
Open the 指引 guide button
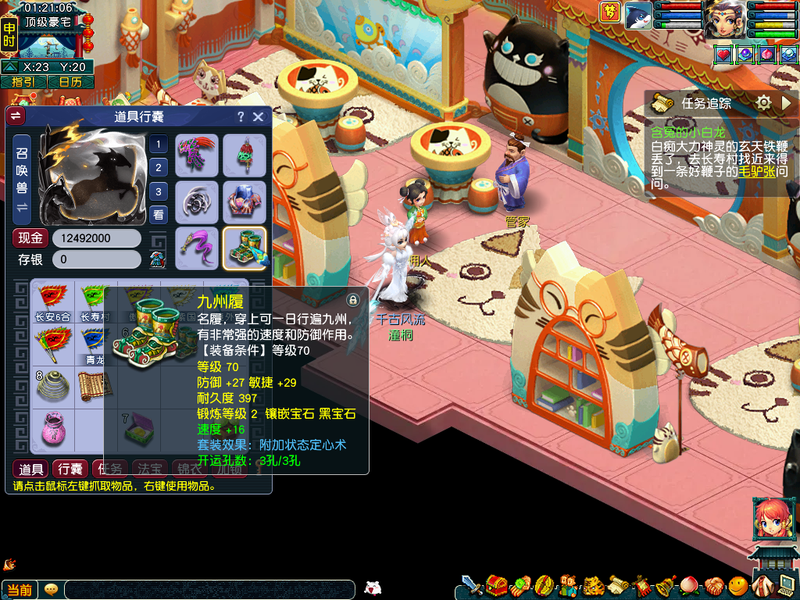22,82
